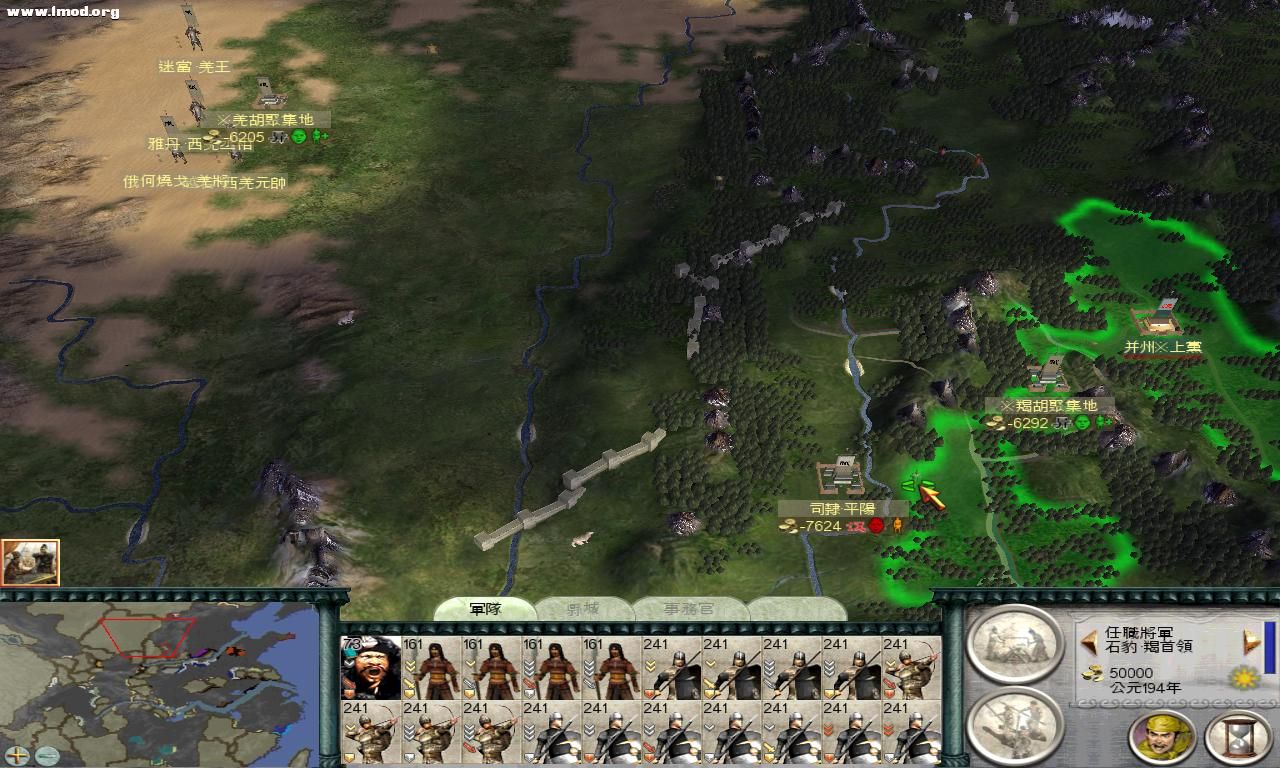The height and width of the screenshot is (768, 1280).
Task: Select the 羯胡聚集地 settlement label
Action: [1048, 405]
